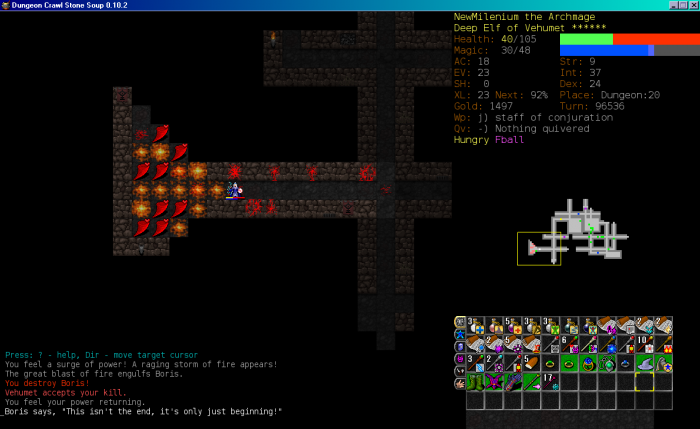This screenshot has width=700, height=429.
Task: Close the Dungeon Crawl window
Action: point(692,5)
